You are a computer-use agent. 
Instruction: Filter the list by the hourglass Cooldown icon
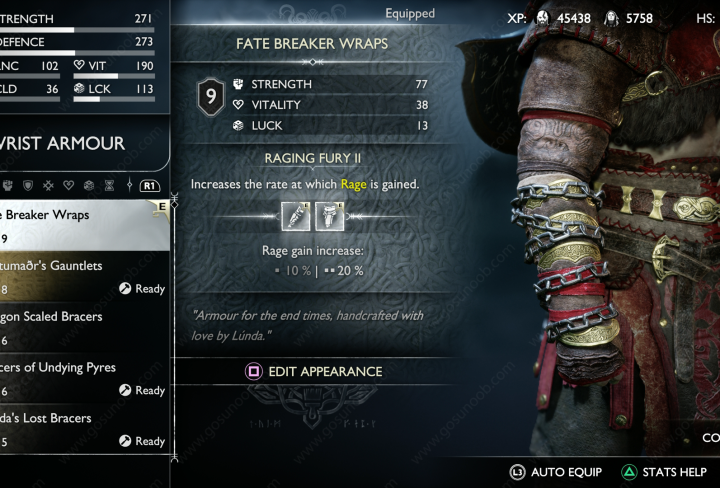coord(109,185)
